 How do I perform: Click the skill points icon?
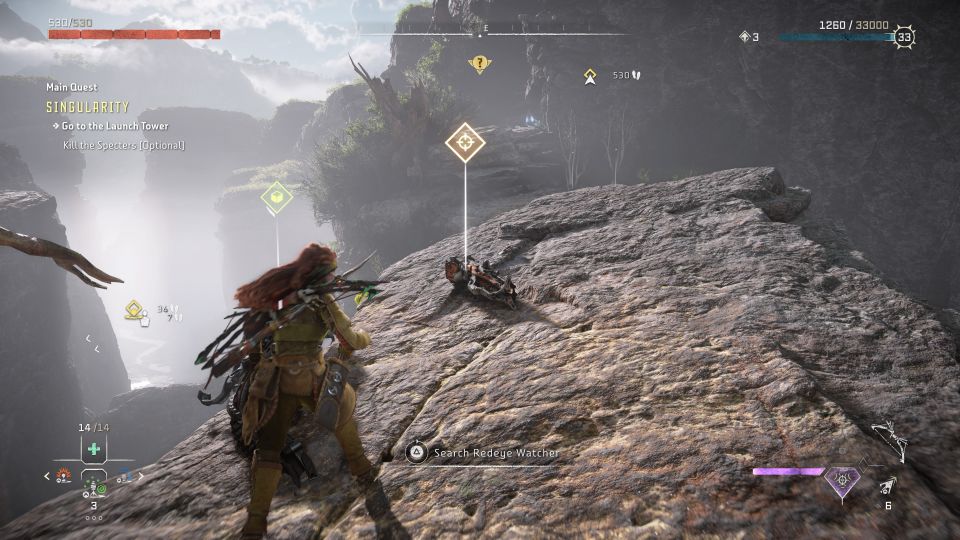coord(744,37)
